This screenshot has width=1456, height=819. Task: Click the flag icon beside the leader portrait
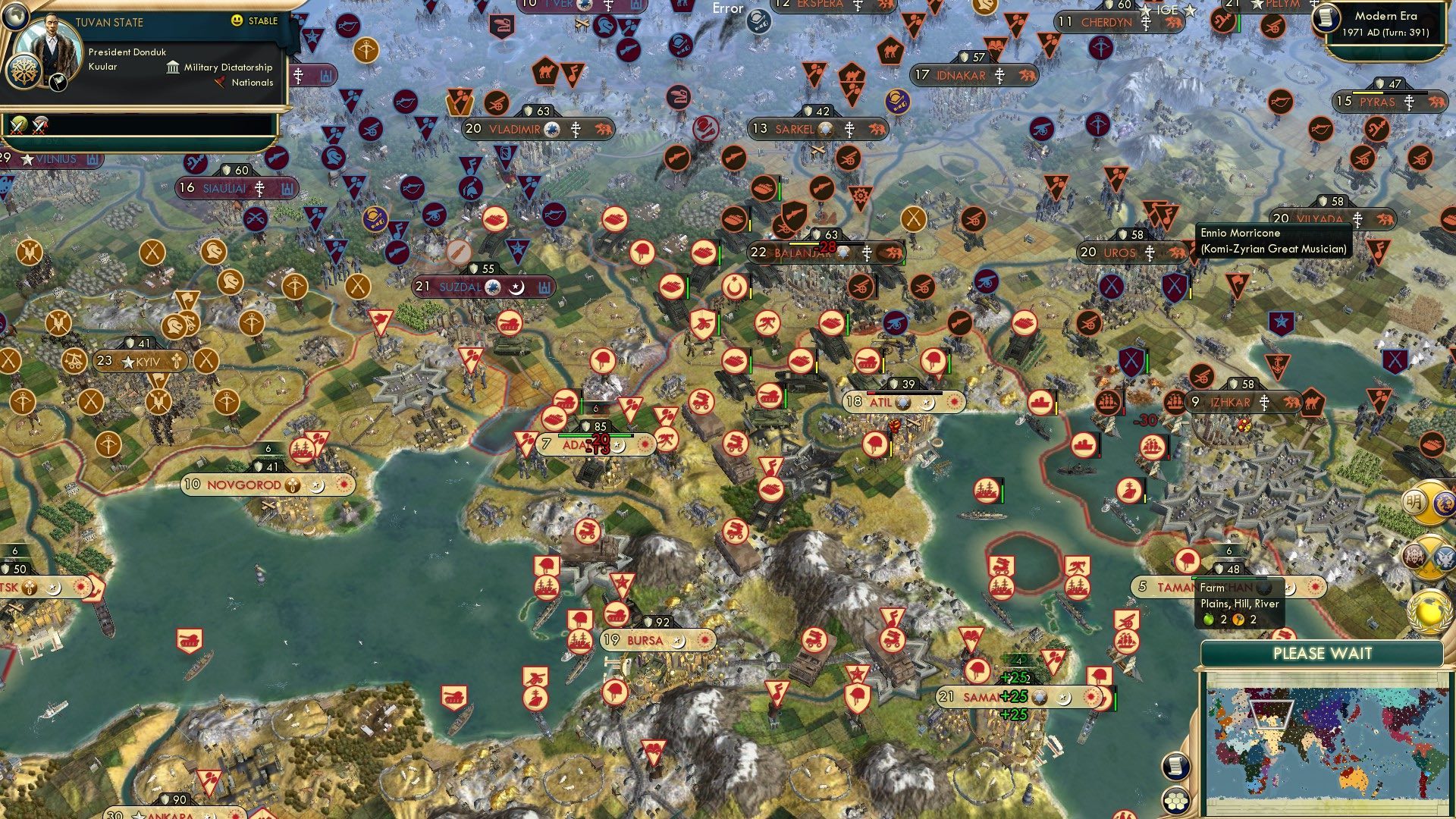[x=58, y=83]
